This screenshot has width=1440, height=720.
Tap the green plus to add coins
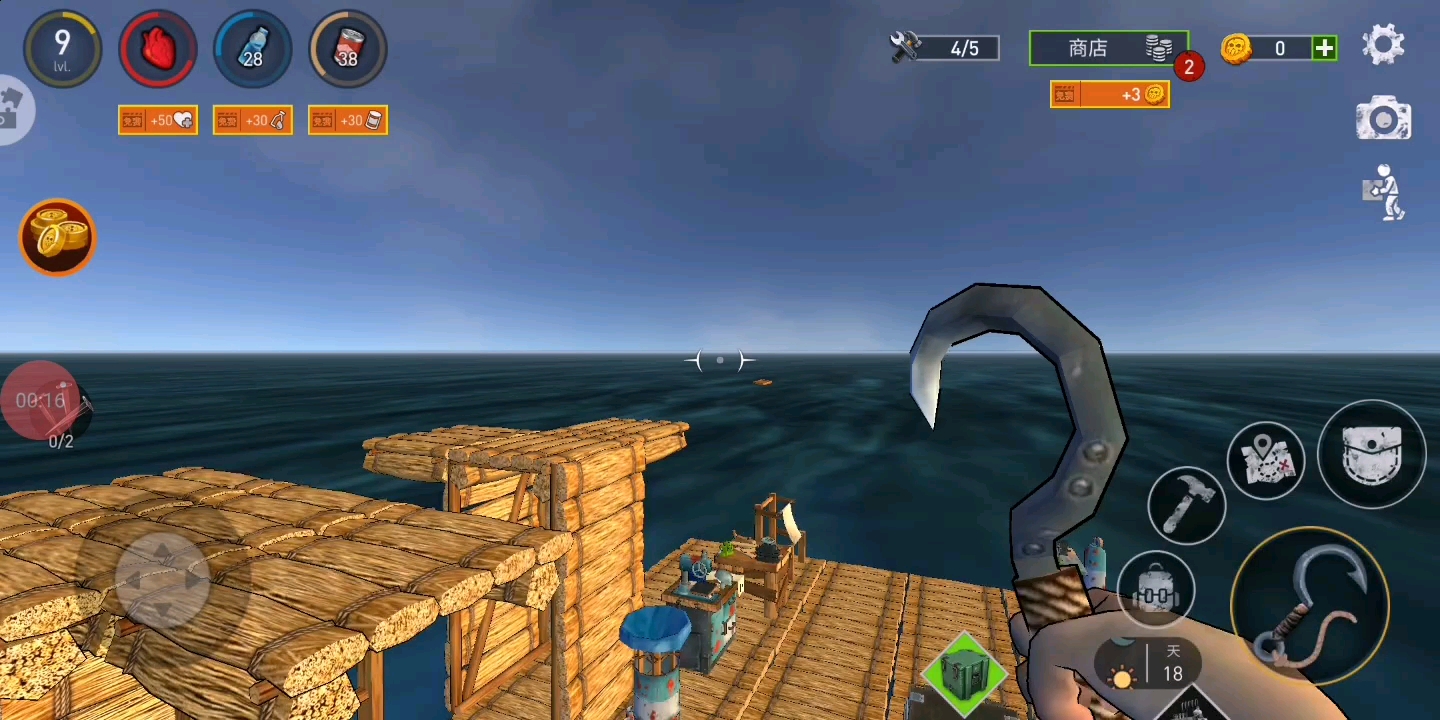tap(1324, 48)
